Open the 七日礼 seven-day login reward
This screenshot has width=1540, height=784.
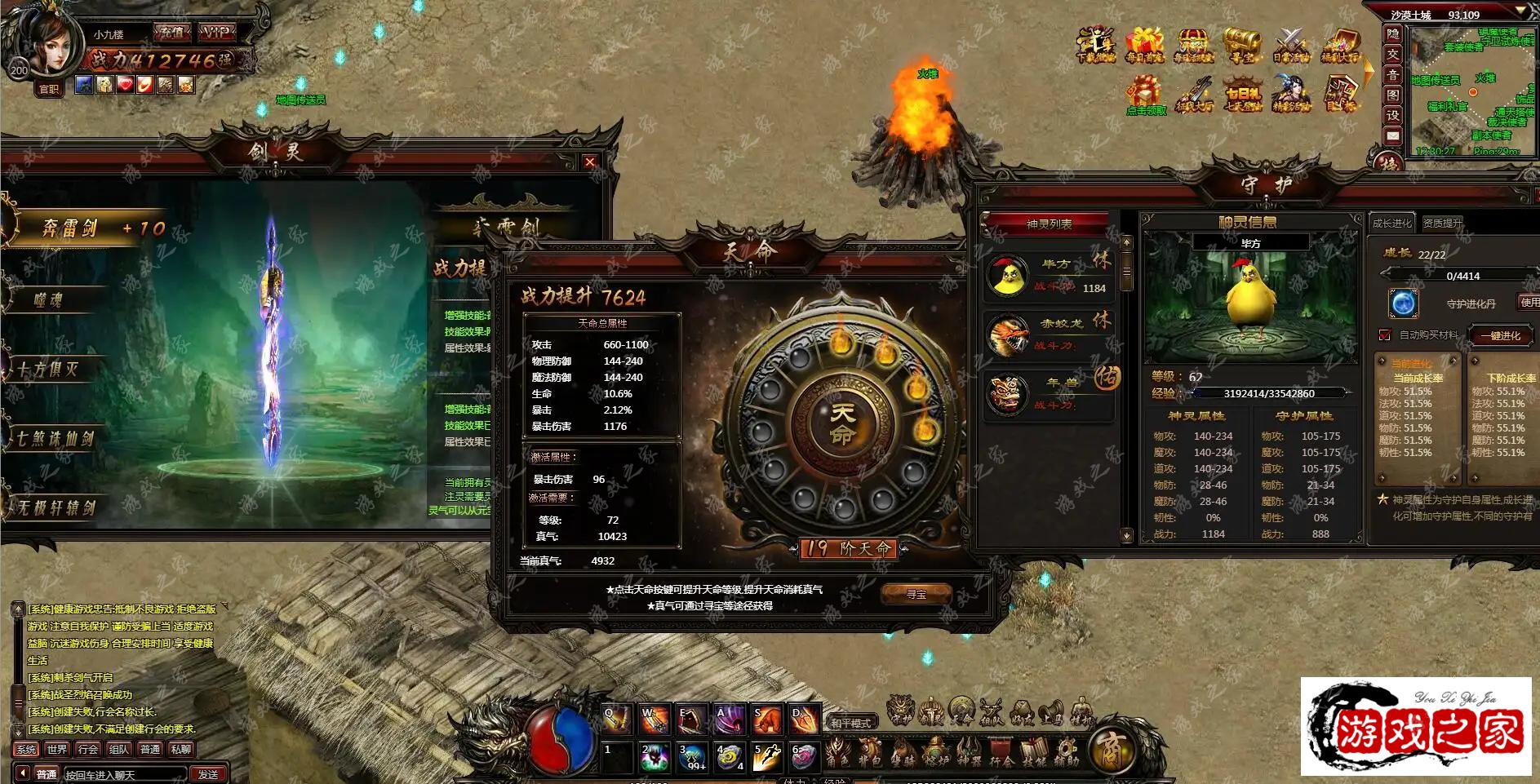(x=1242, y=96)
